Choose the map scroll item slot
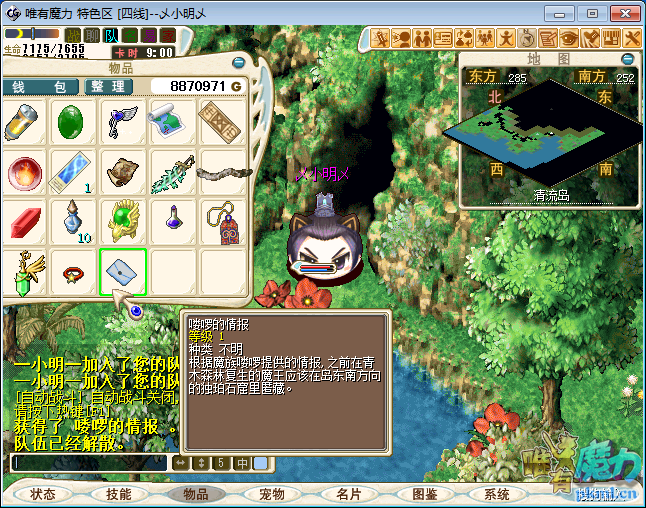646x508 pixels. pos(172,123)
